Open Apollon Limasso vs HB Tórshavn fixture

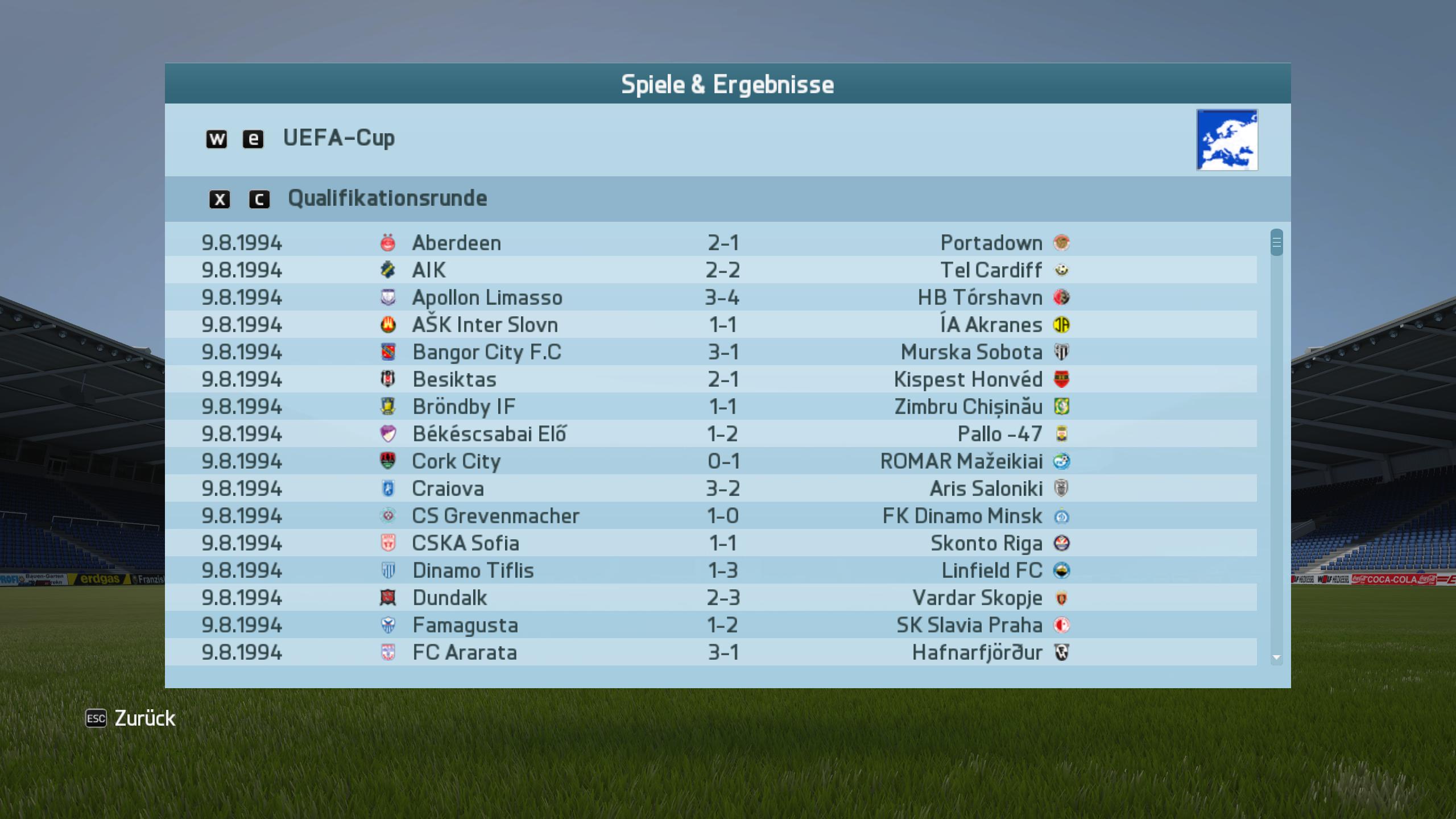711,297
